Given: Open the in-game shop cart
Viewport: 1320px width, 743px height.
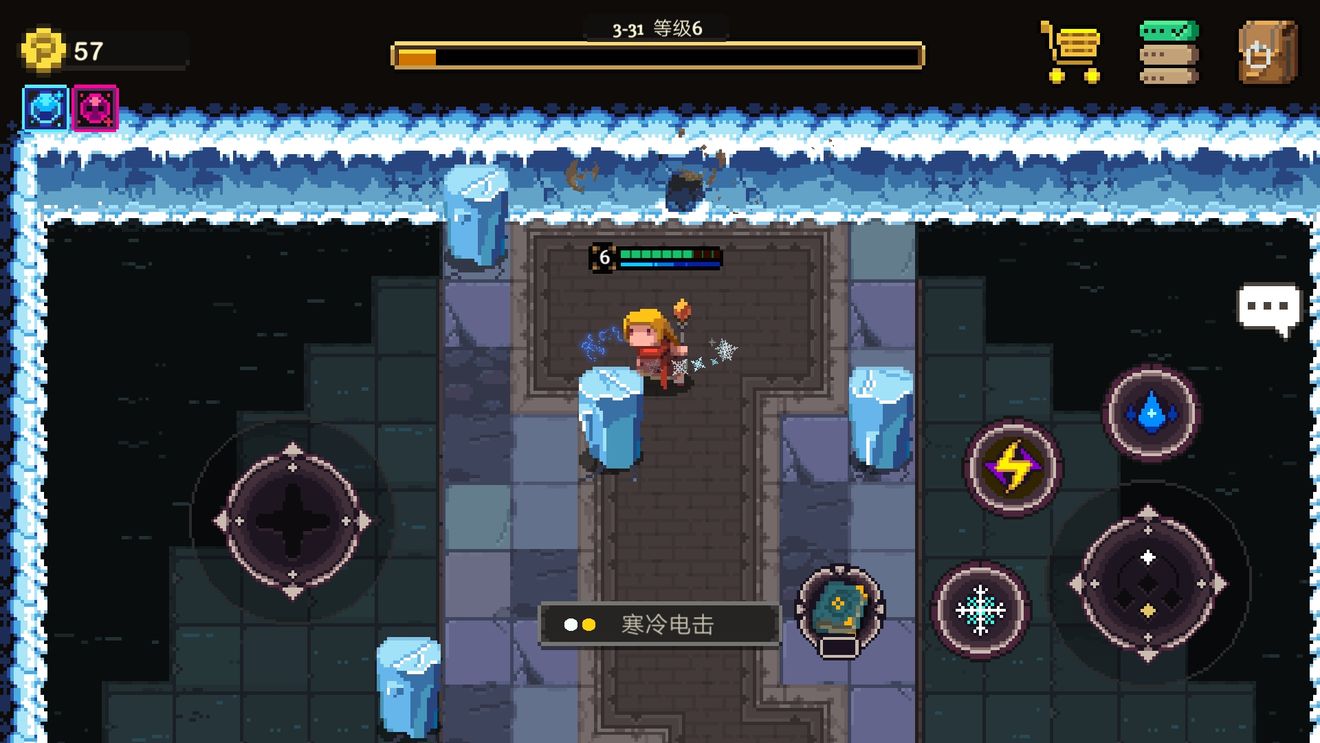Looking at the screenshot, I should (1070, 47).
